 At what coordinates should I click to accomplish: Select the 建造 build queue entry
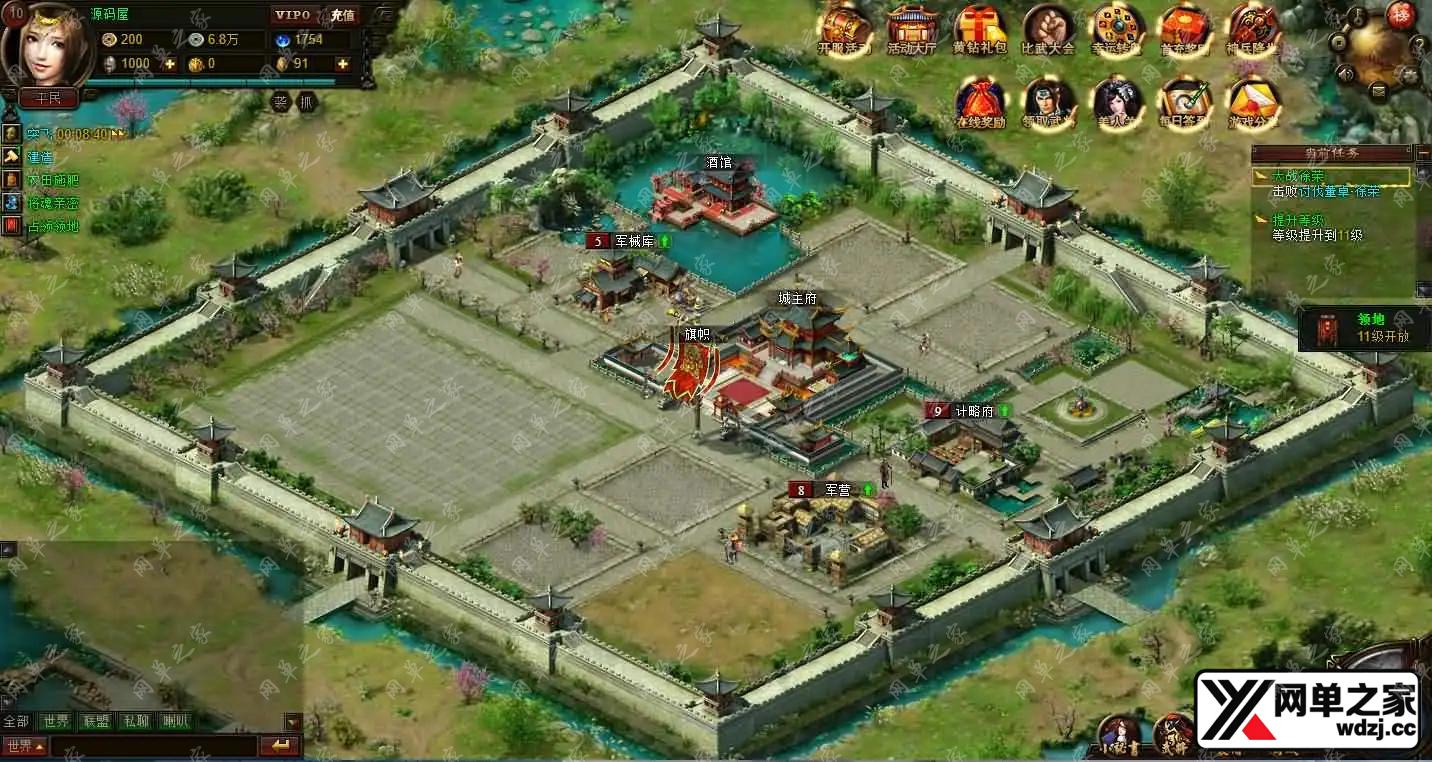pos(39,157)
